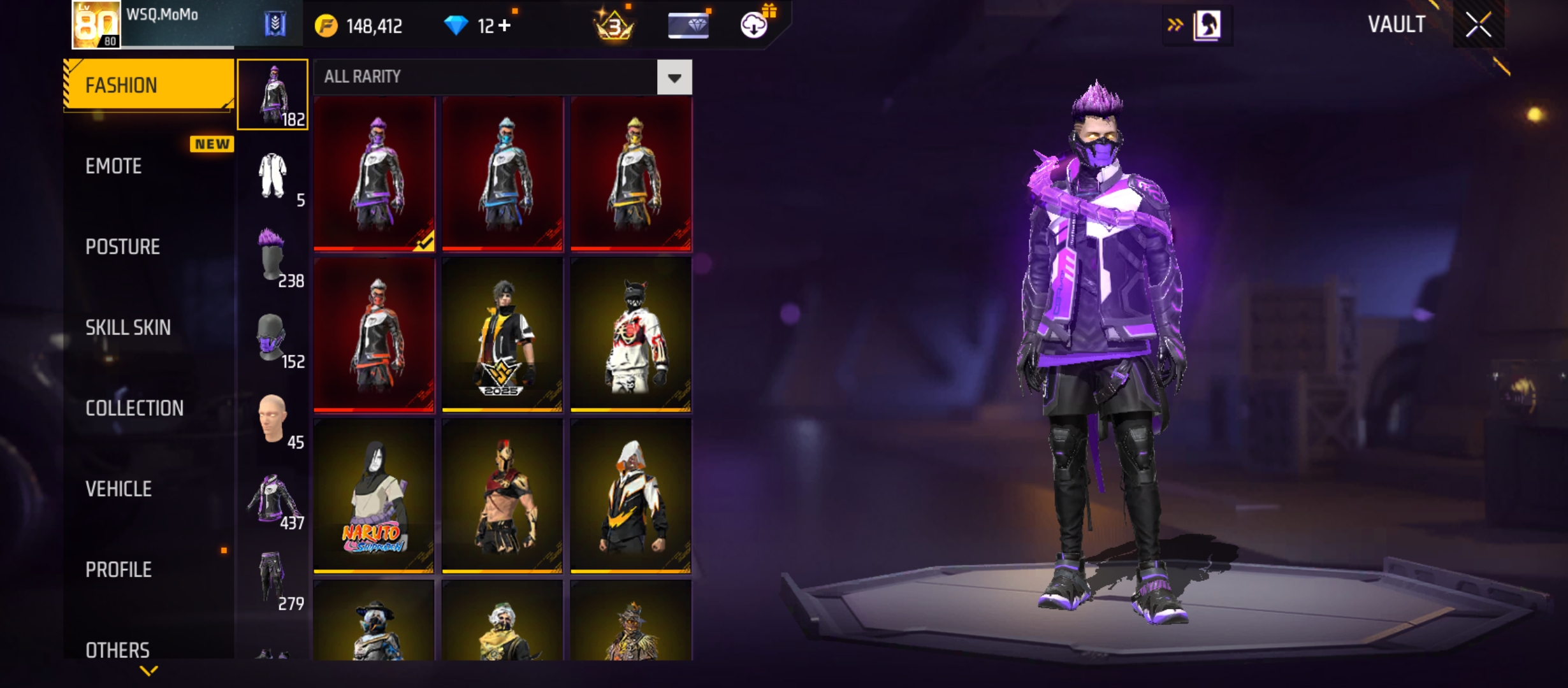Close the Vault screen
The image size is (1568, 688).
[x=1478, y=25]
